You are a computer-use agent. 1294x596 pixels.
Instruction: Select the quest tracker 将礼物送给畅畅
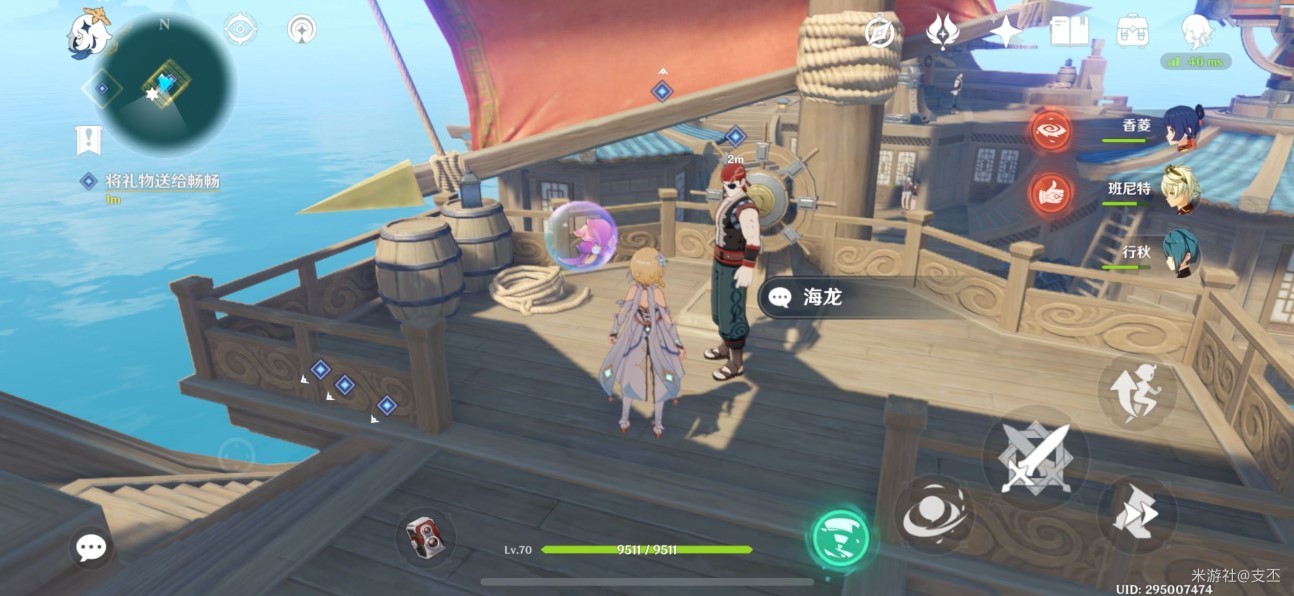162,181
